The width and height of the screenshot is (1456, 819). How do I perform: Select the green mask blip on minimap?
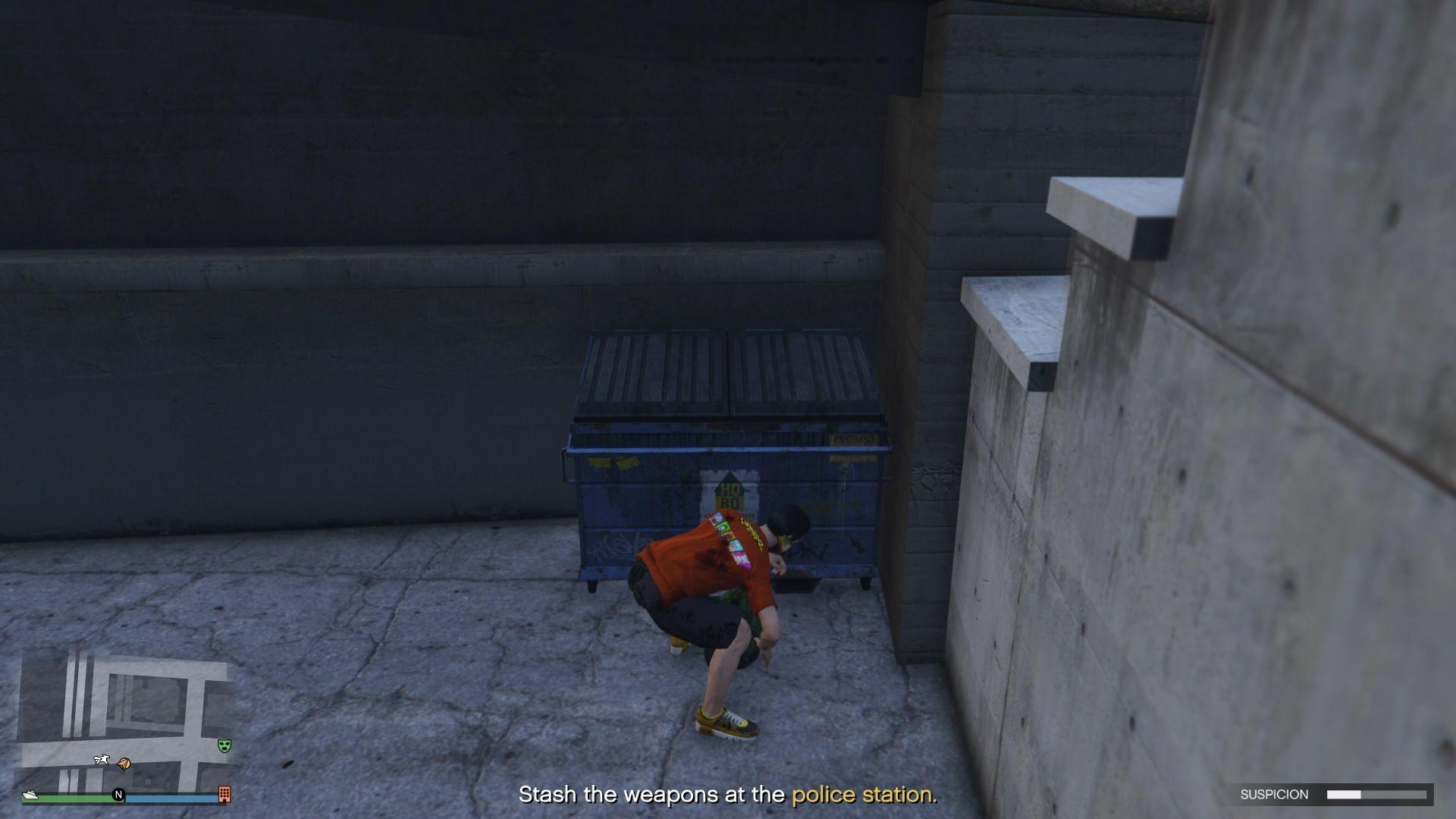coord(224,747)
